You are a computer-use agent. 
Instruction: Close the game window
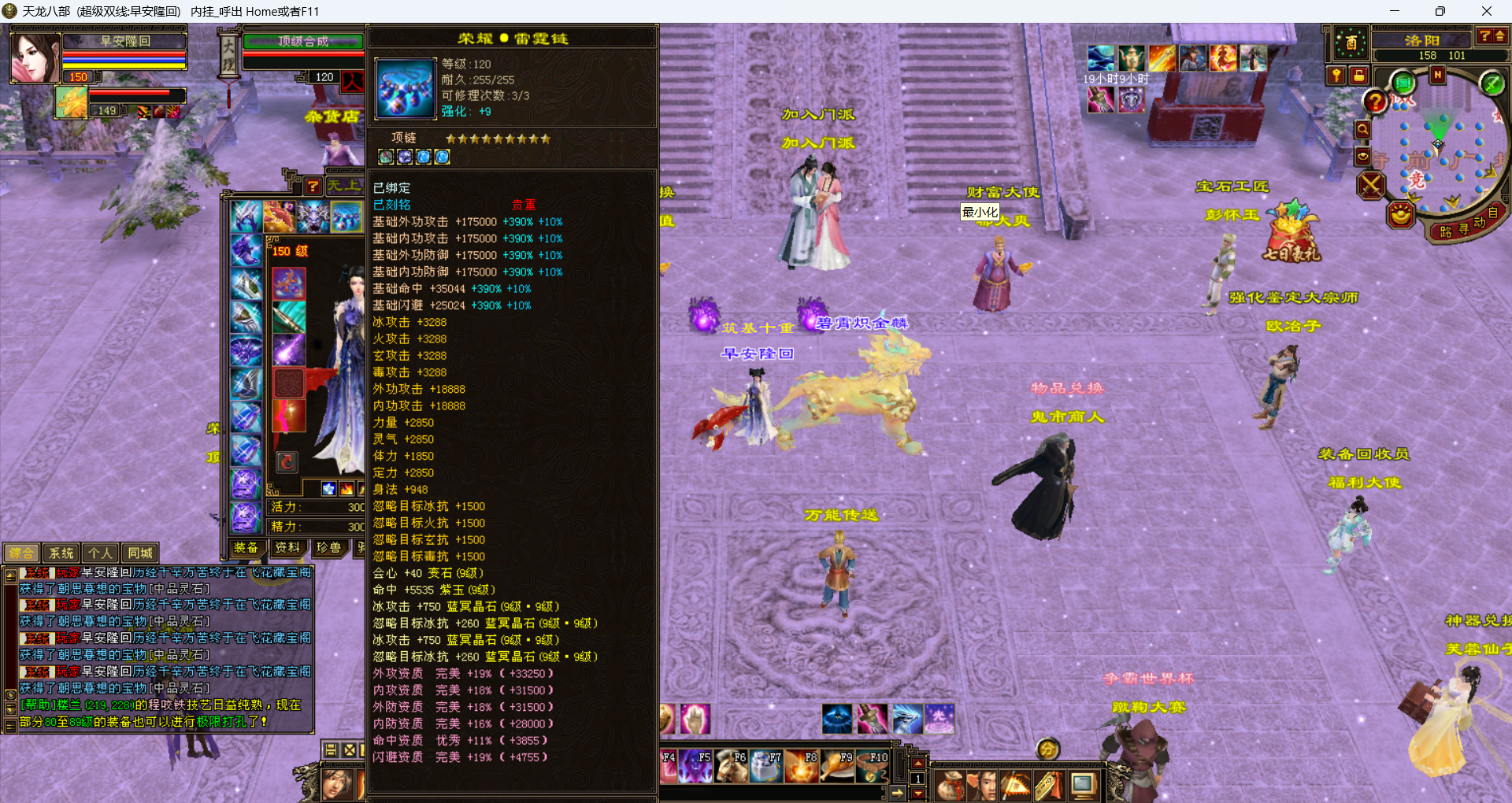pyautogui.click(x=1486, y=11)
